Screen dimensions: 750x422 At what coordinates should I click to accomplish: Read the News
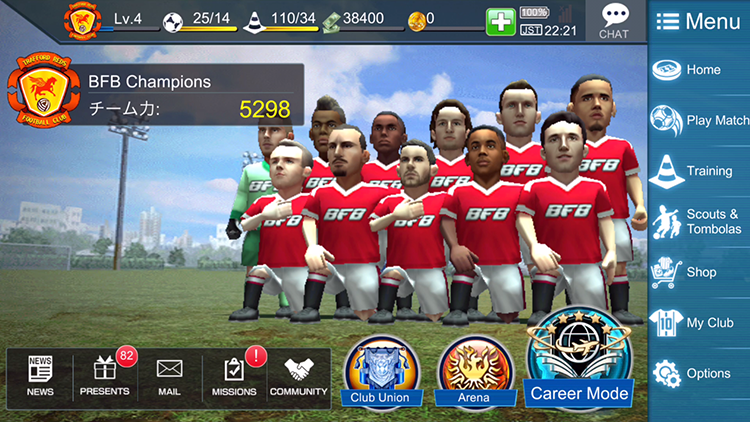[x=40, y=376]
